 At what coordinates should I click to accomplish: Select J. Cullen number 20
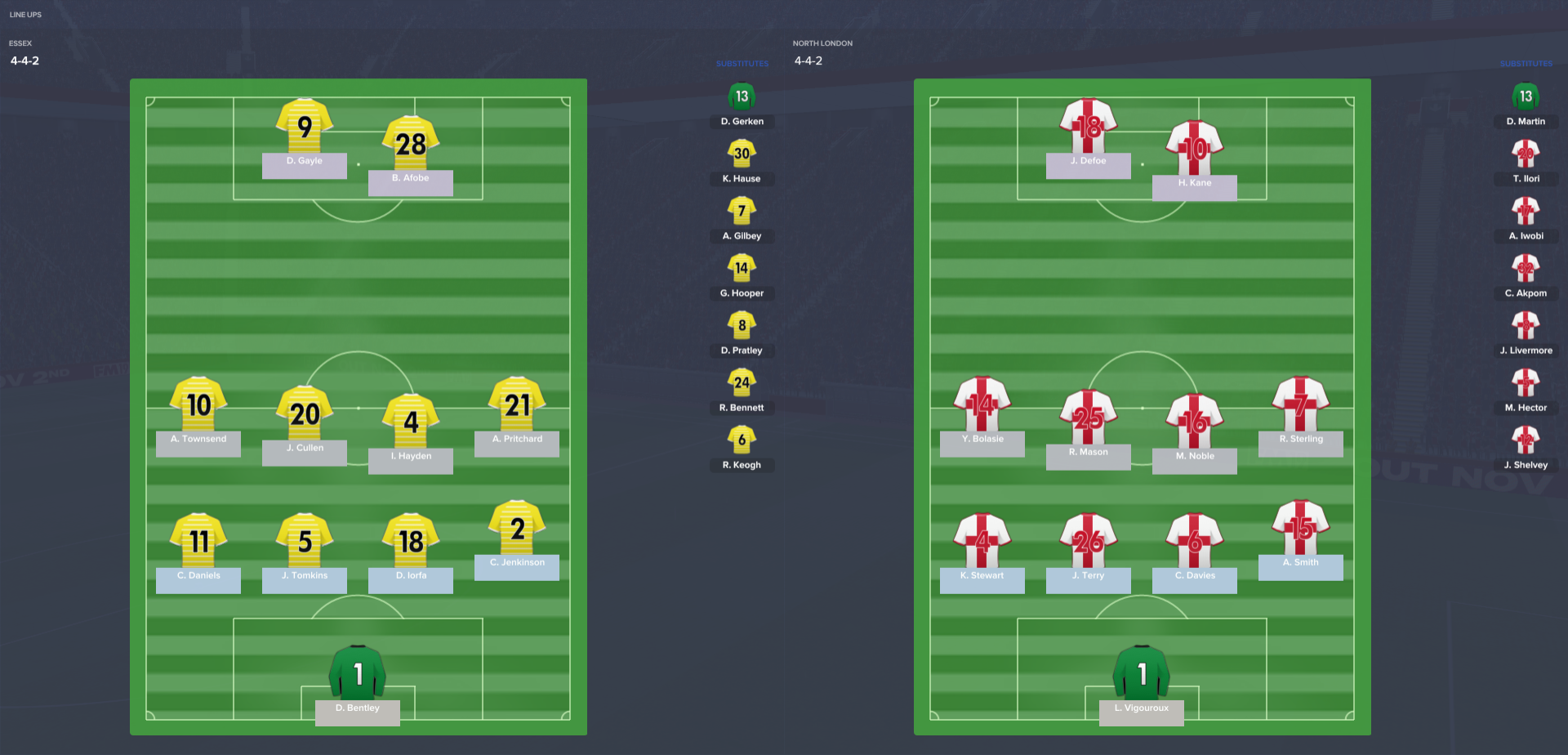305,414
